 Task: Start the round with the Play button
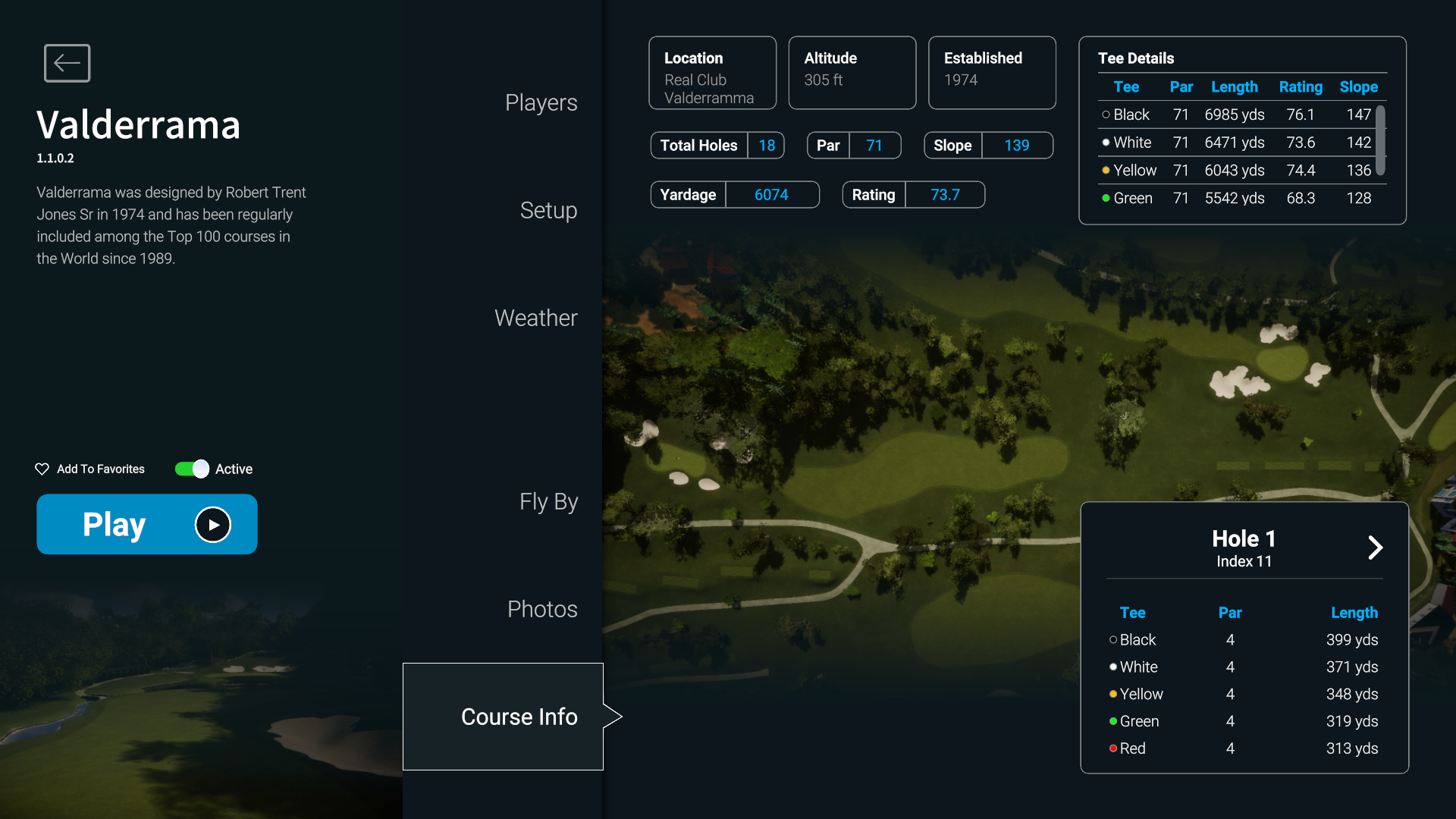pyautogui.click(x=147, y=524)
